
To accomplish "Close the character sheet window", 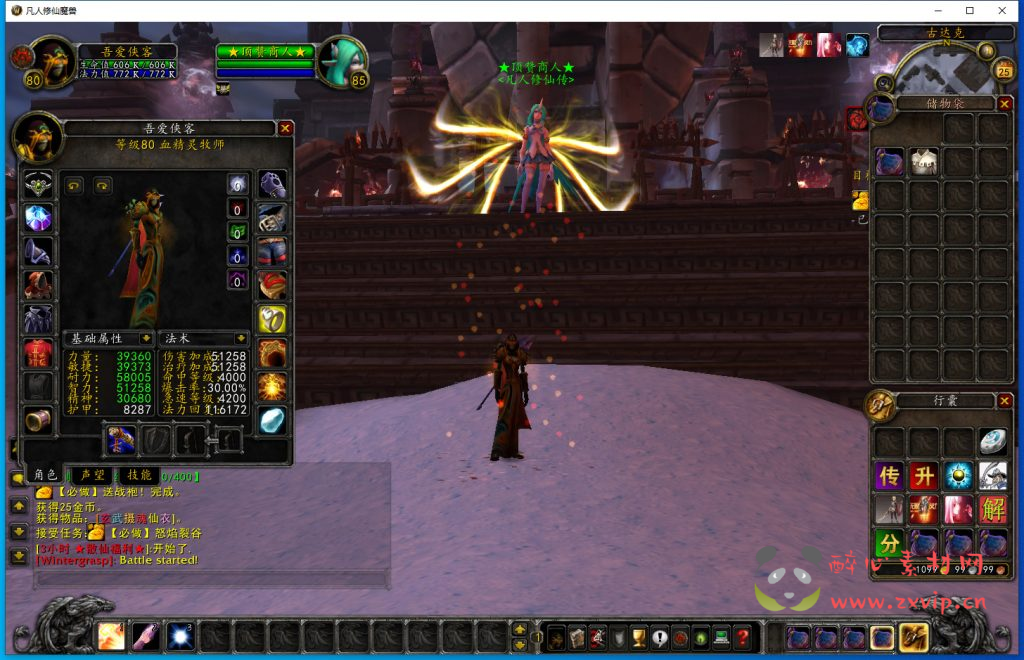I will pyautogui.click(x=285, y=128).
